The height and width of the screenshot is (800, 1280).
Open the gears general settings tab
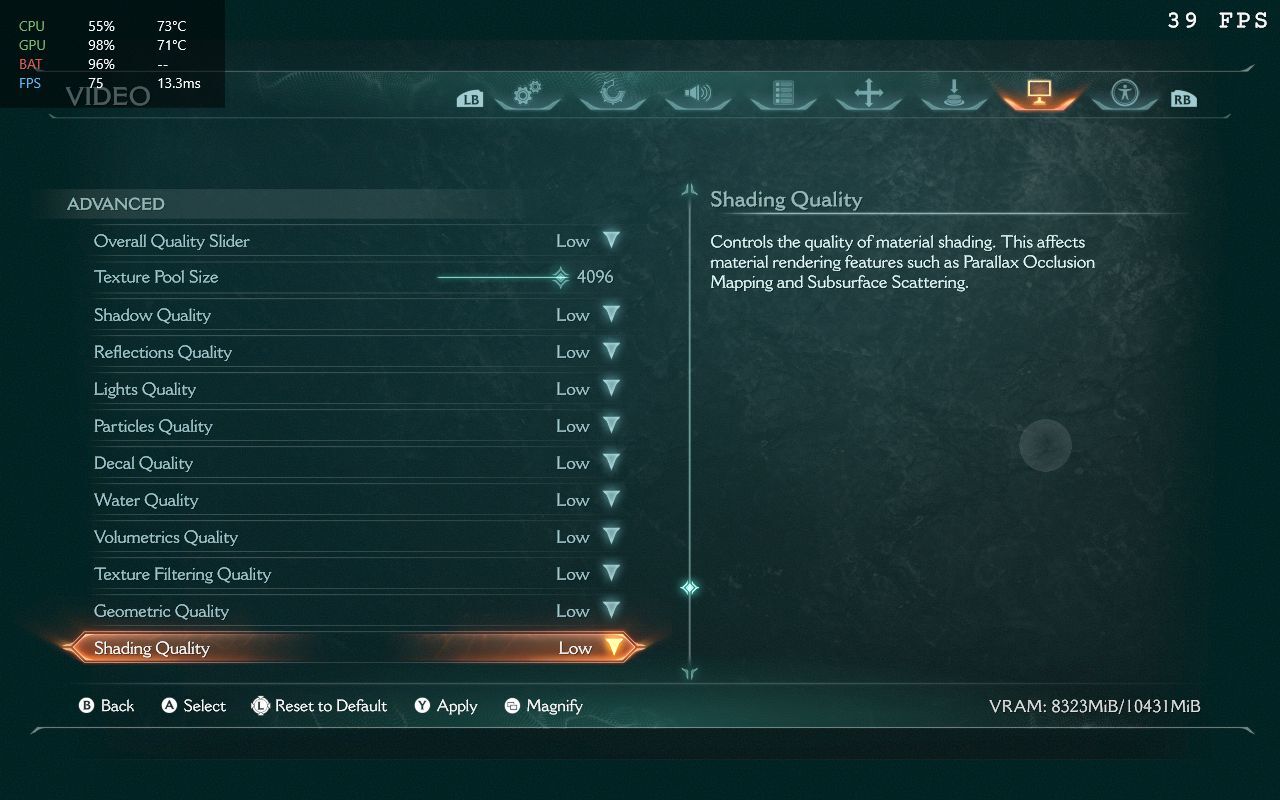(527, 94)
